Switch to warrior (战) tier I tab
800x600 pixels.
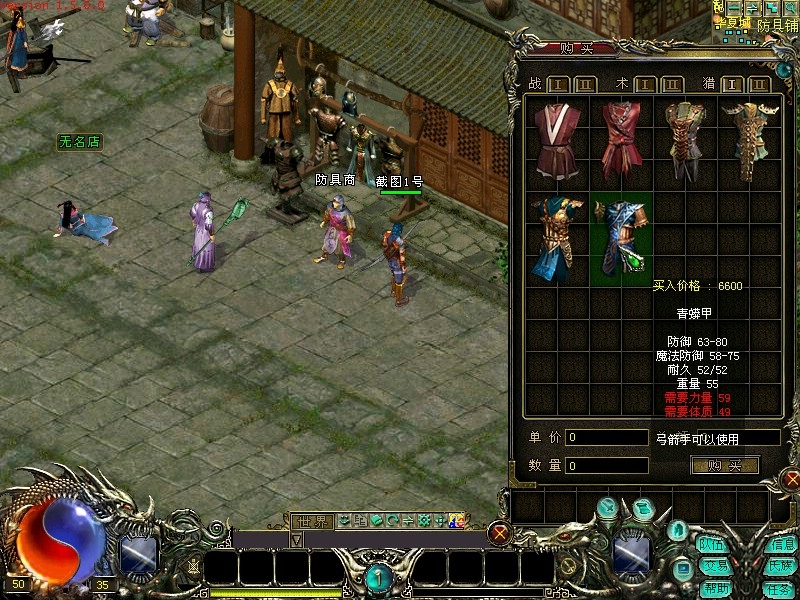(559, 84)
